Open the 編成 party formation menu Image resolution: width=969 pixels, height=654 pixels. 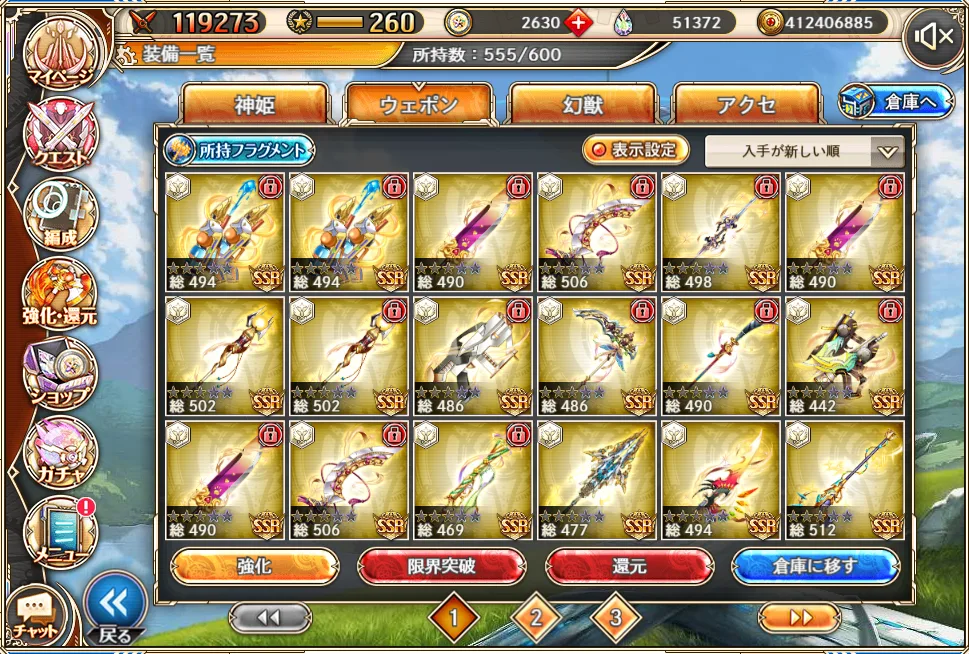coord(60,214)
